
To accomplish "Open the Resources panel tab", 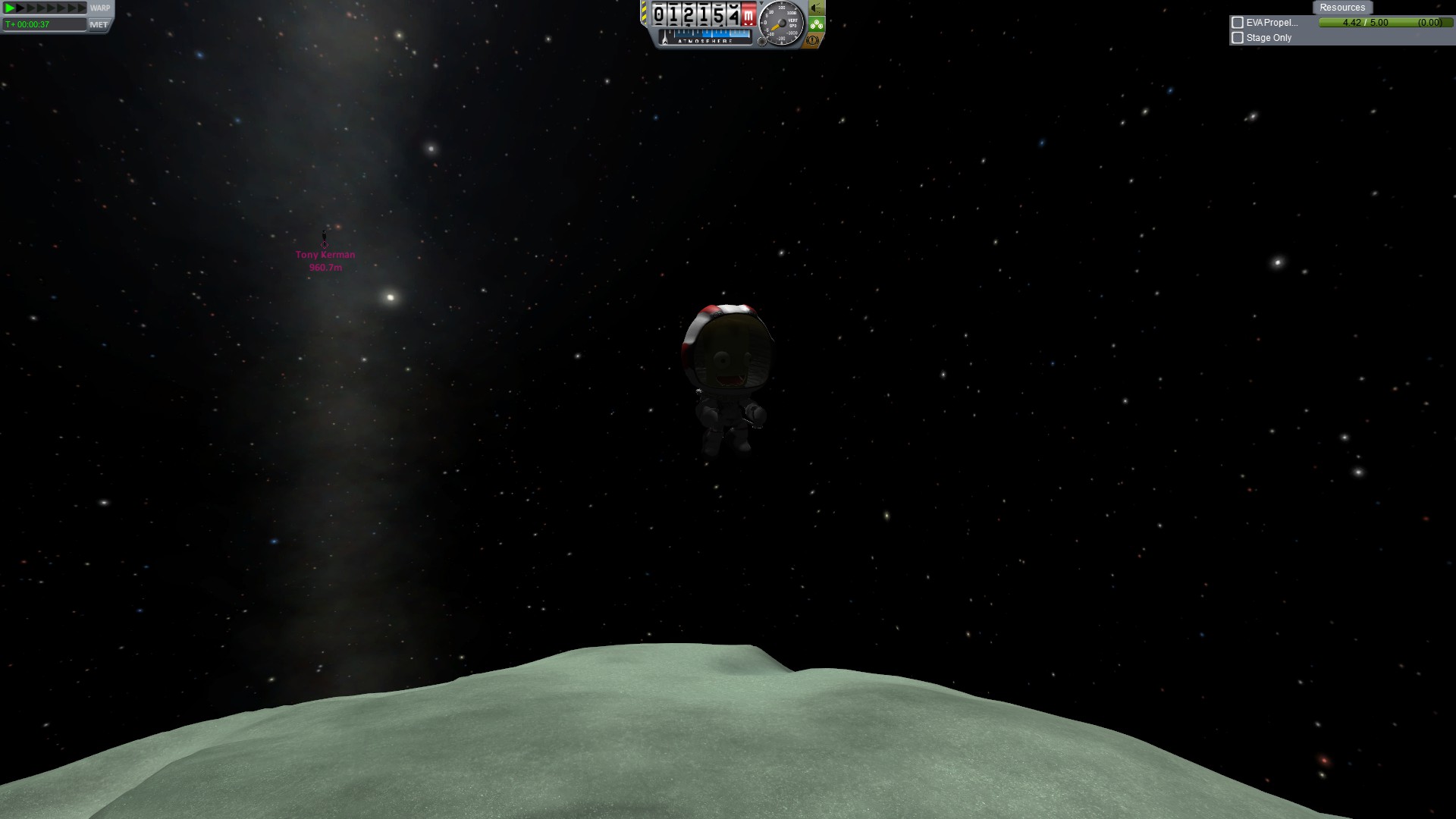I will tap(1341, 8).
